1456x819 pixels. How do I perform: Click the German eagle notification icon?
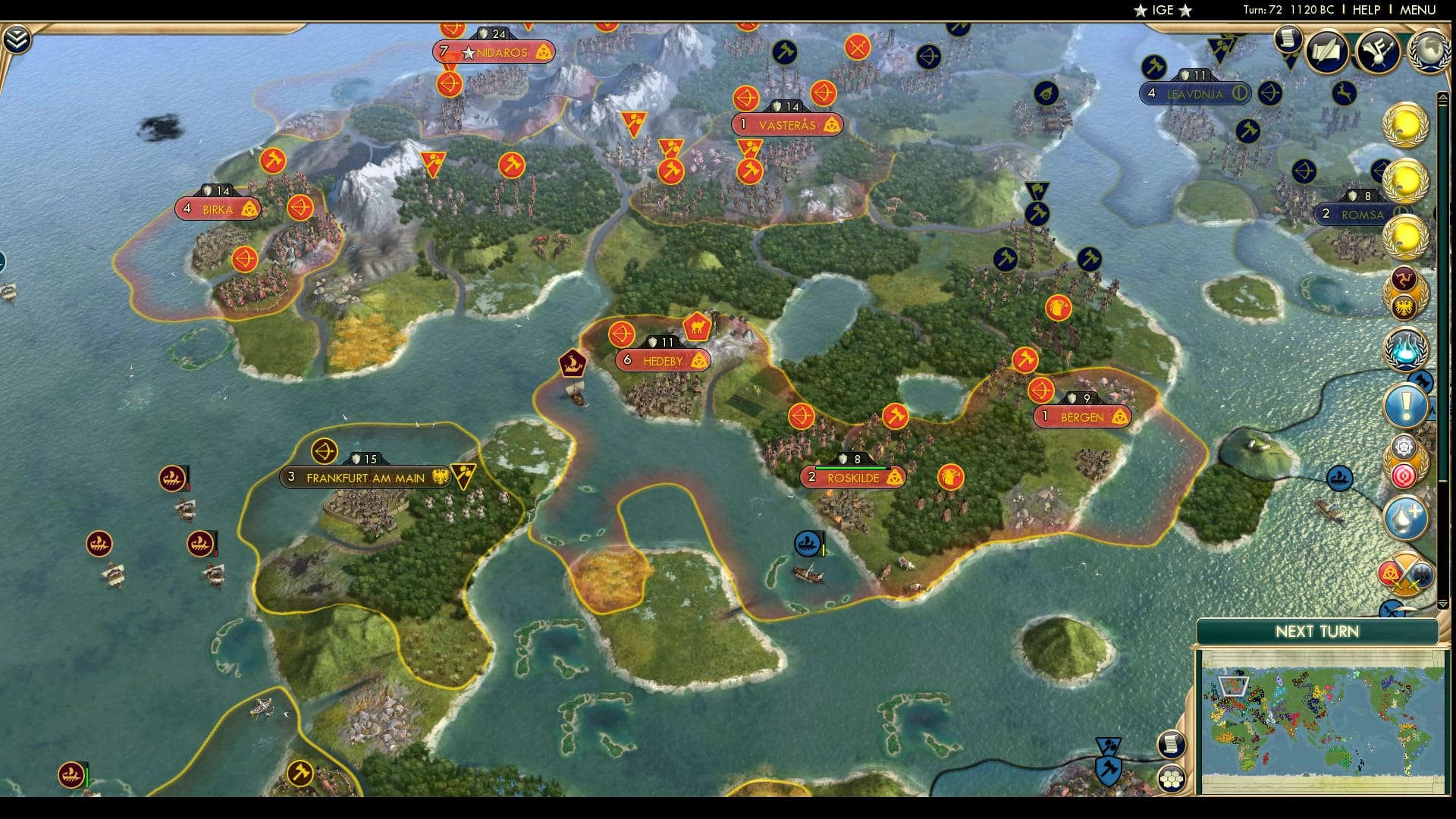(x=1404, y=309)
